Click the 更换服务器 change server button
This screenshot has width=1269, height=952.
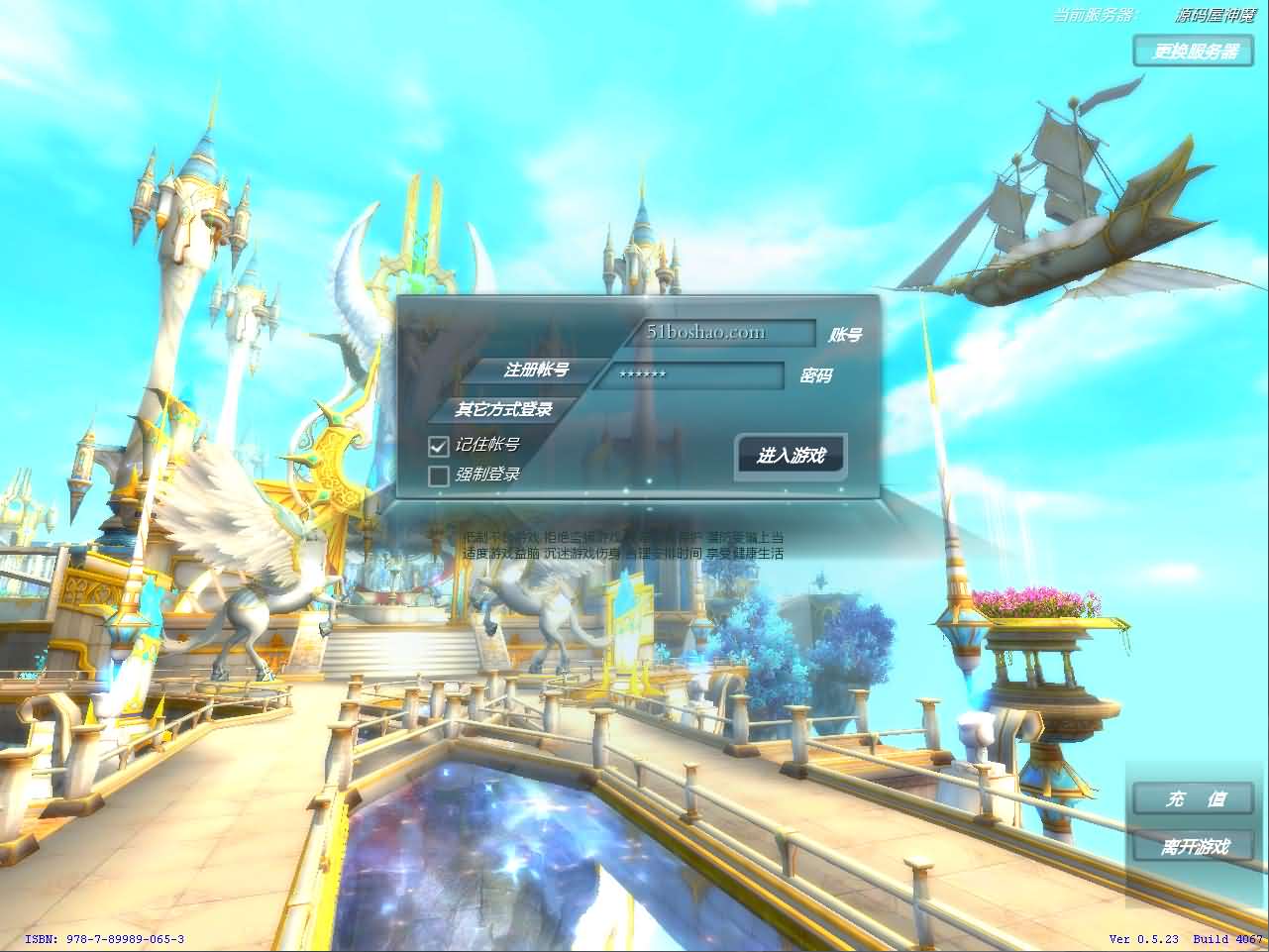(1193, 53)
